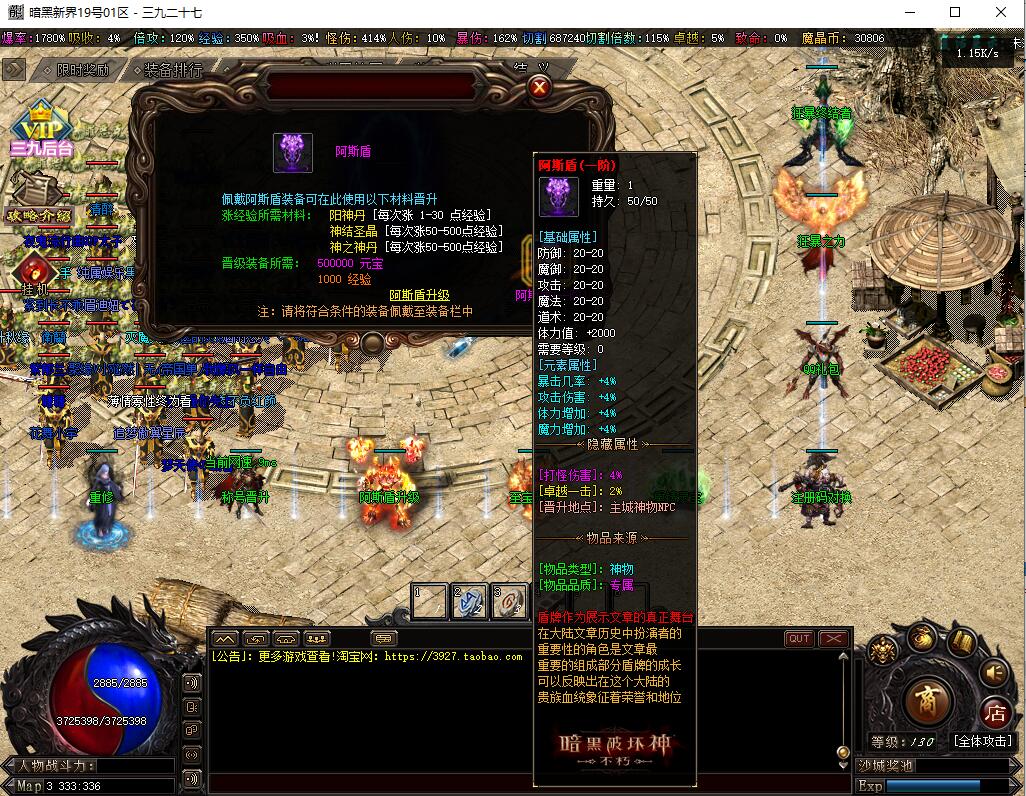Toggle the 挂机 auto-battle icon
1026x796 pixels.
point(35,271)
